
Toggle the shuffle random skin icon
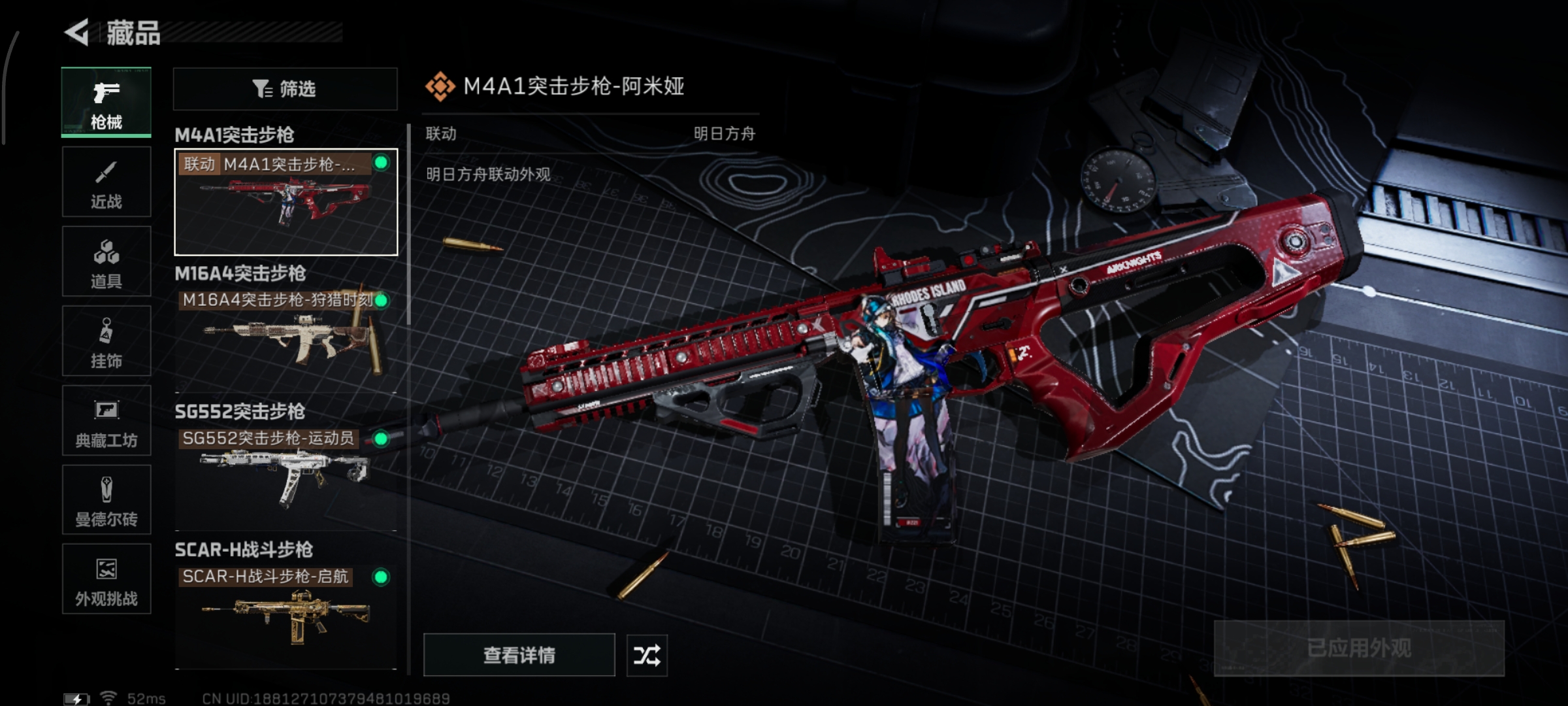(x=647, y=655)
